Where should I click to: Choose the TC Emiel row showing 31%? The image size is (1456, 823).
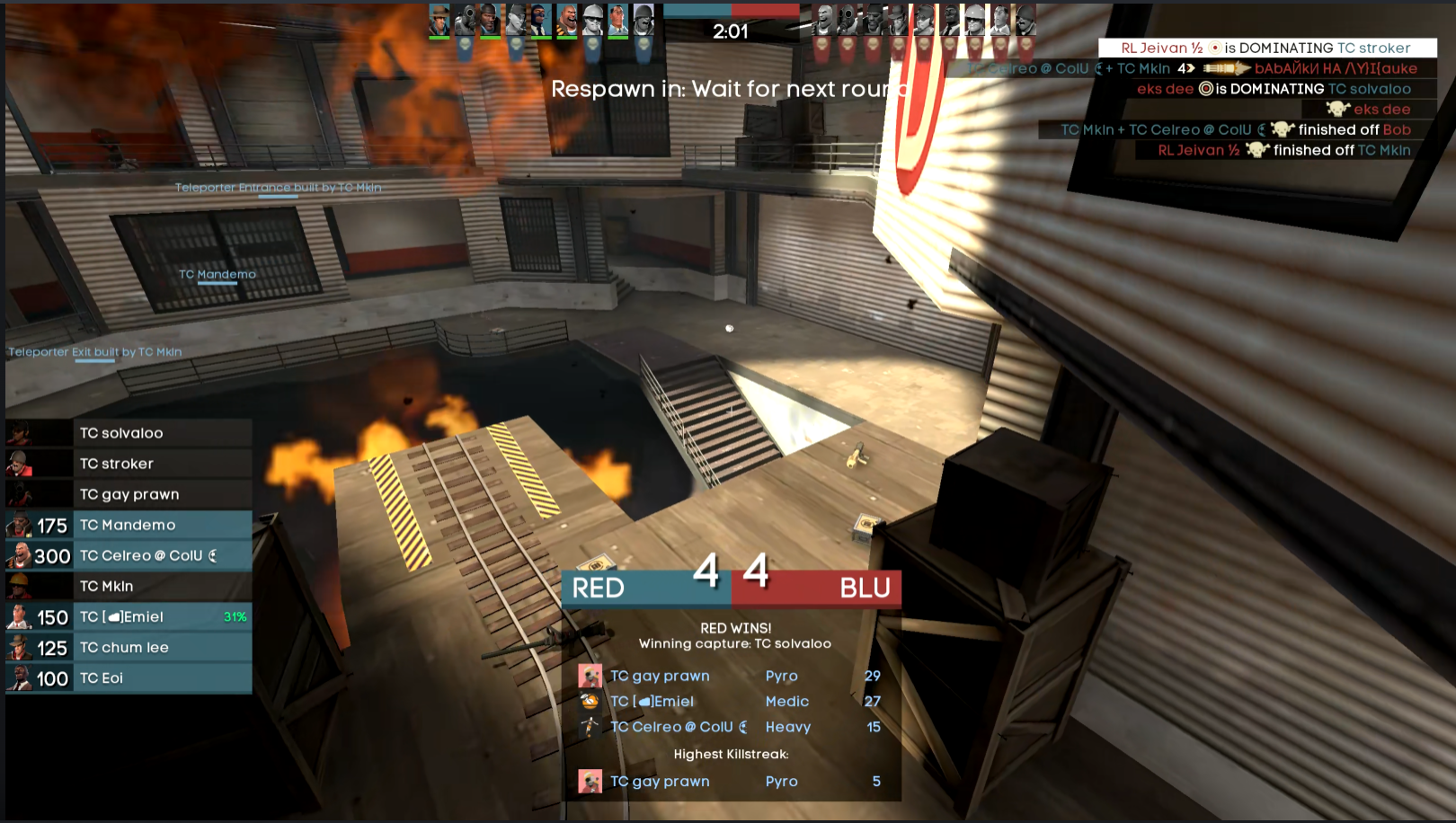129,616
